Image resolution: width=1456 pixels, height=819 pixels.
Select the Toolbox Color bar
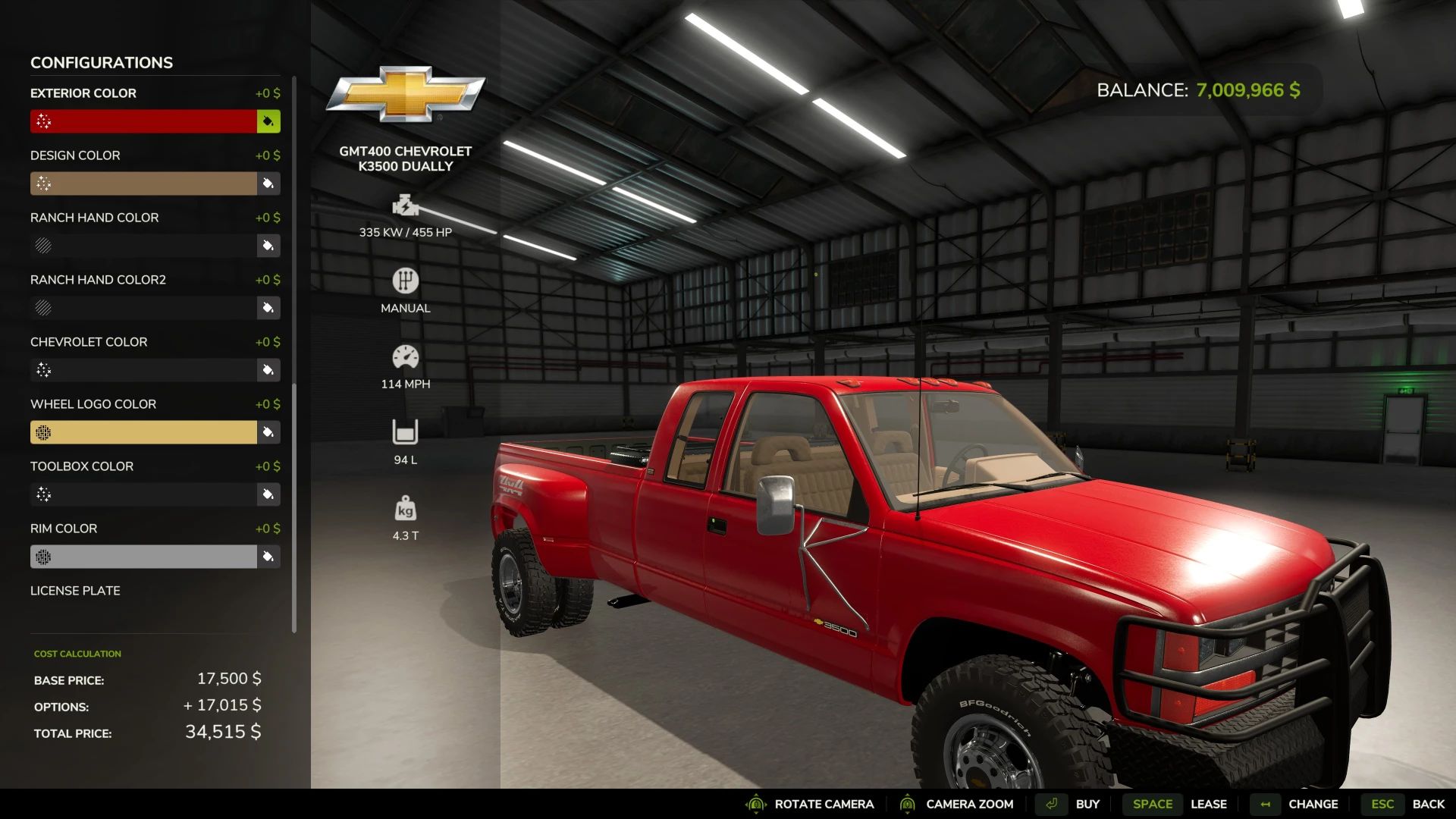tap(143, 494)
